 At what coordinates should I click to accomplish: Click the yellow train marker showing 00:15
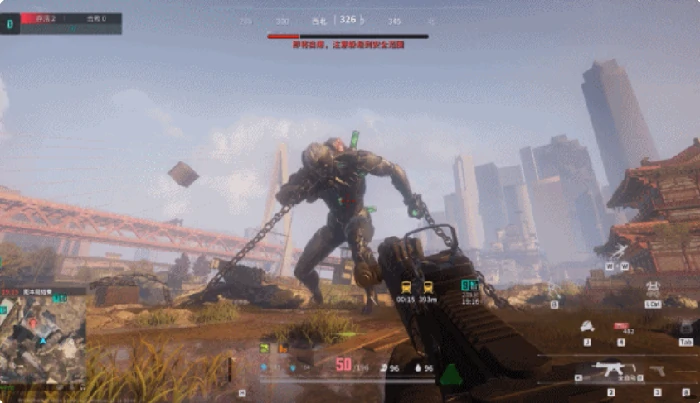coord(405,286)
